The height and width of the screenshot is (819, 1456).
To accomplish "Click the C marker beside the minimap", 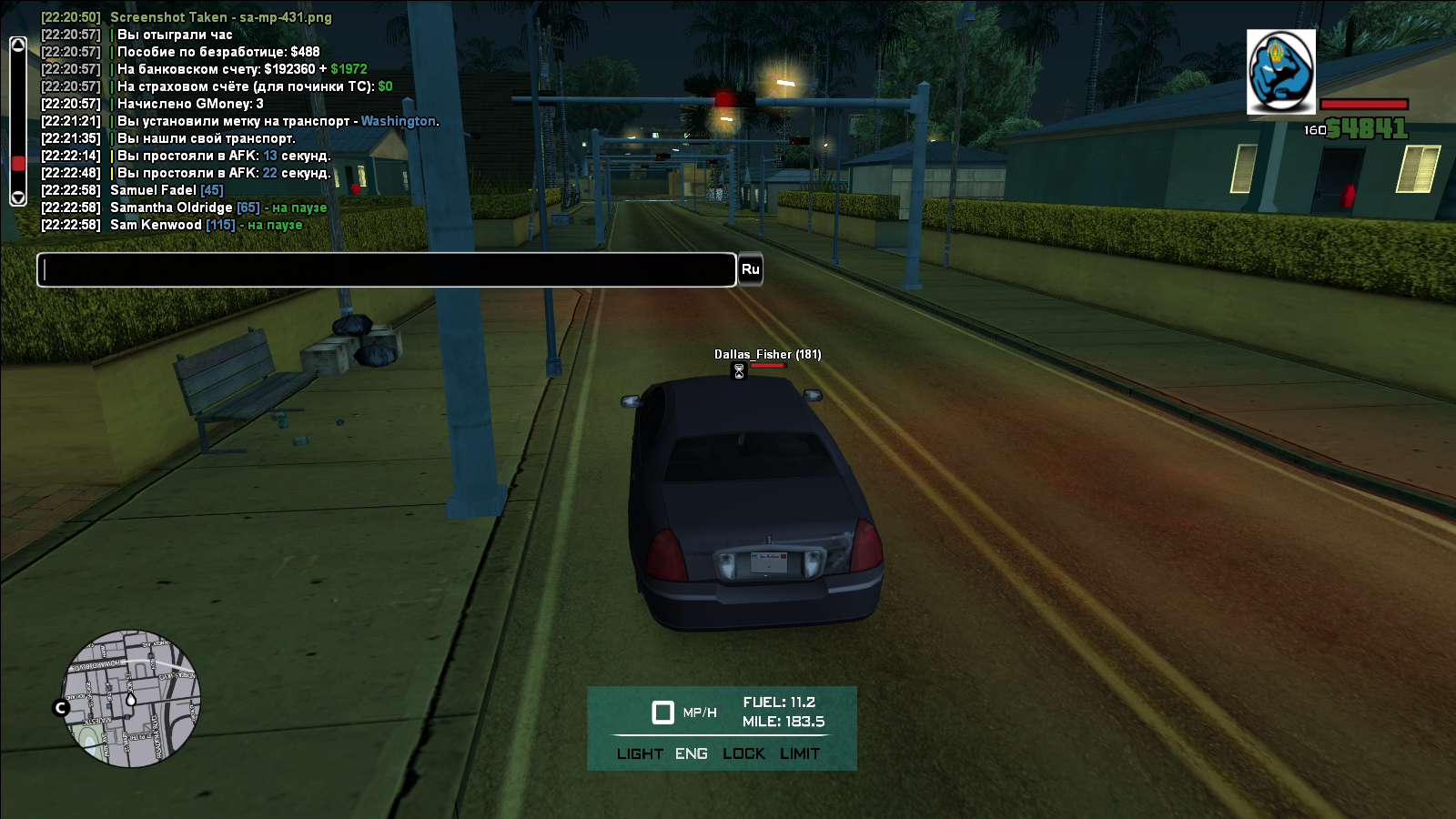I will 62,707.
